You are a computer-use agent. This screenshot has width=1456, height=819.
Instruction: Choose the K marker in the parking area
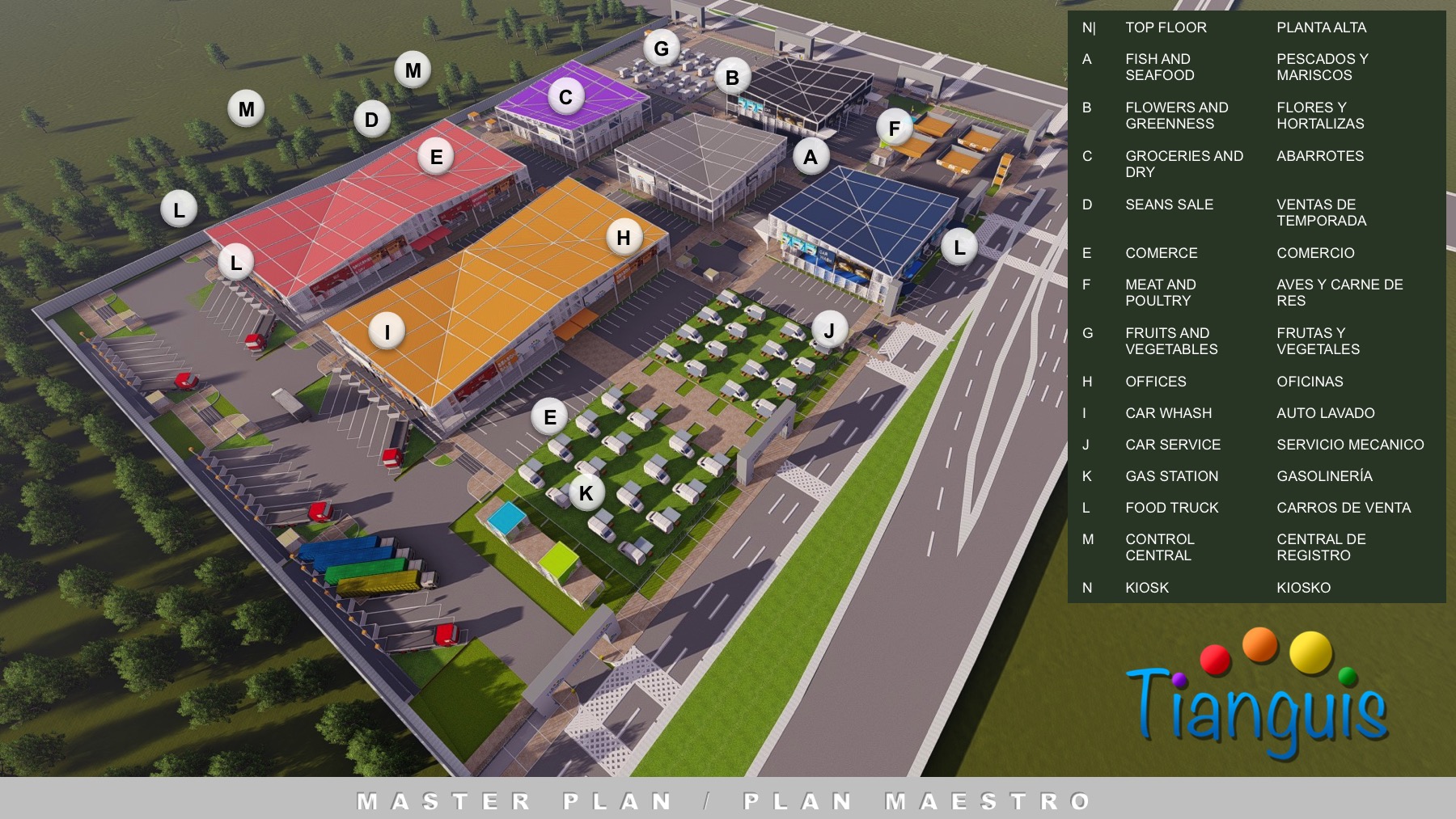coord(586,492)
